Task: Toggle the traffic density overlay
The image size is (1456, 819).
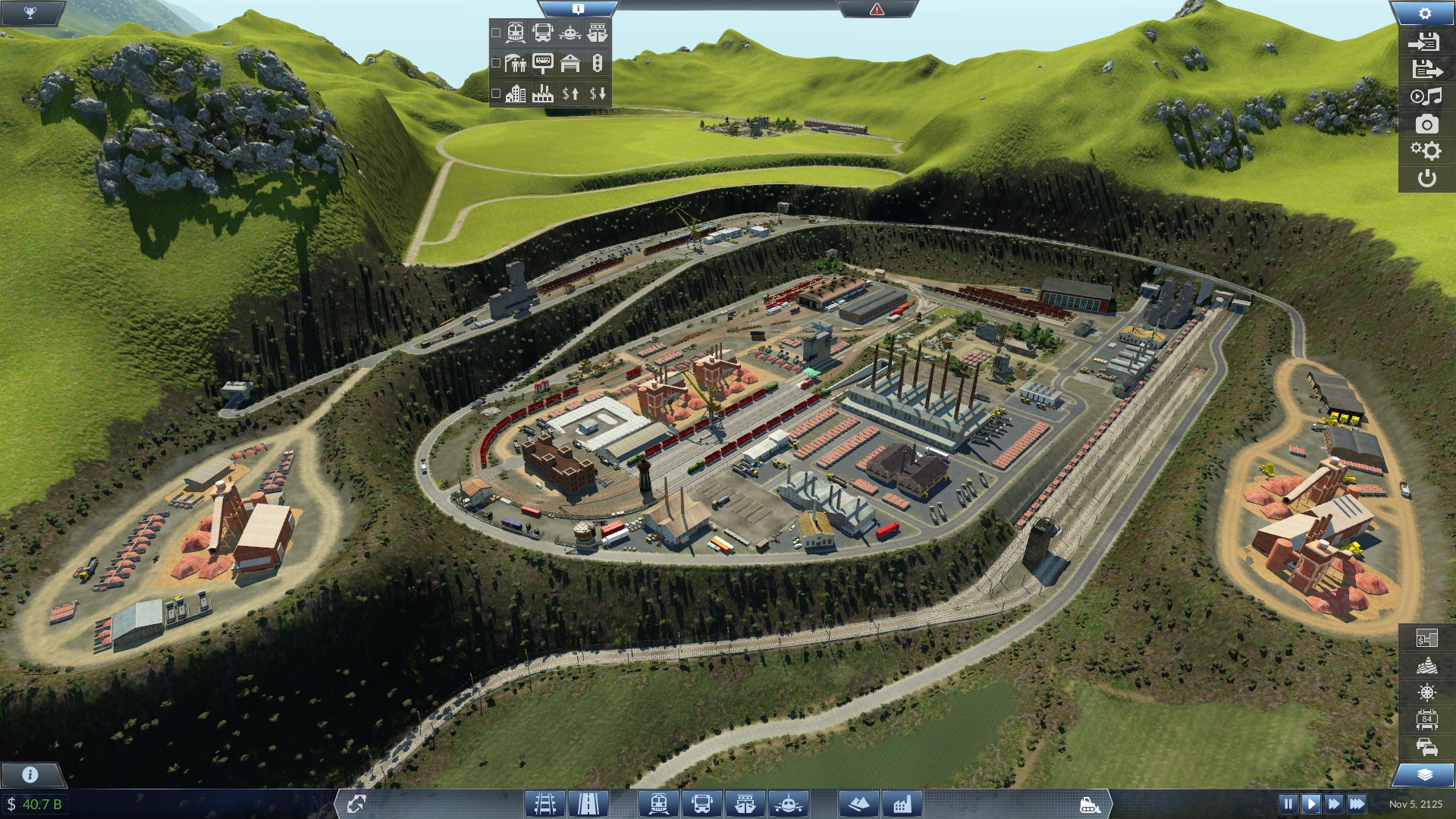Action: point(1426,746)
